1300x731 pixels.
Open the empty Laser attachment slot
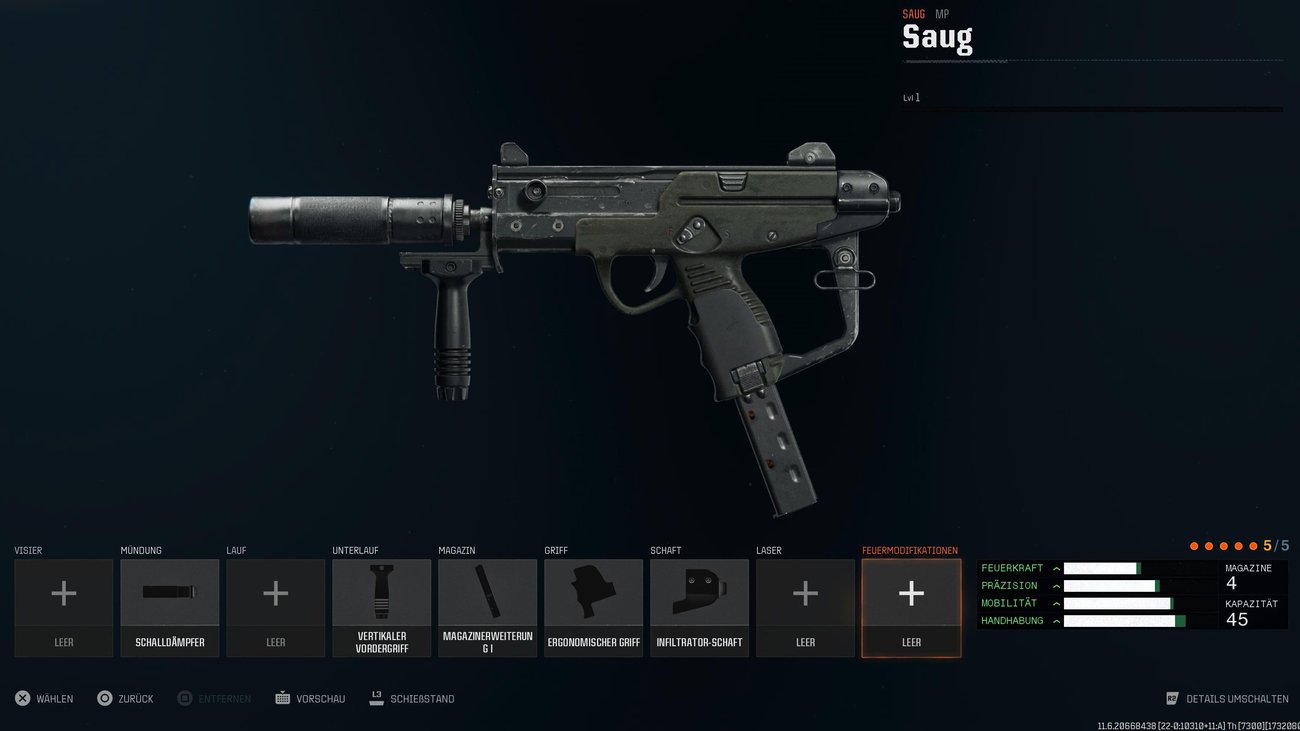pos(805,593)
